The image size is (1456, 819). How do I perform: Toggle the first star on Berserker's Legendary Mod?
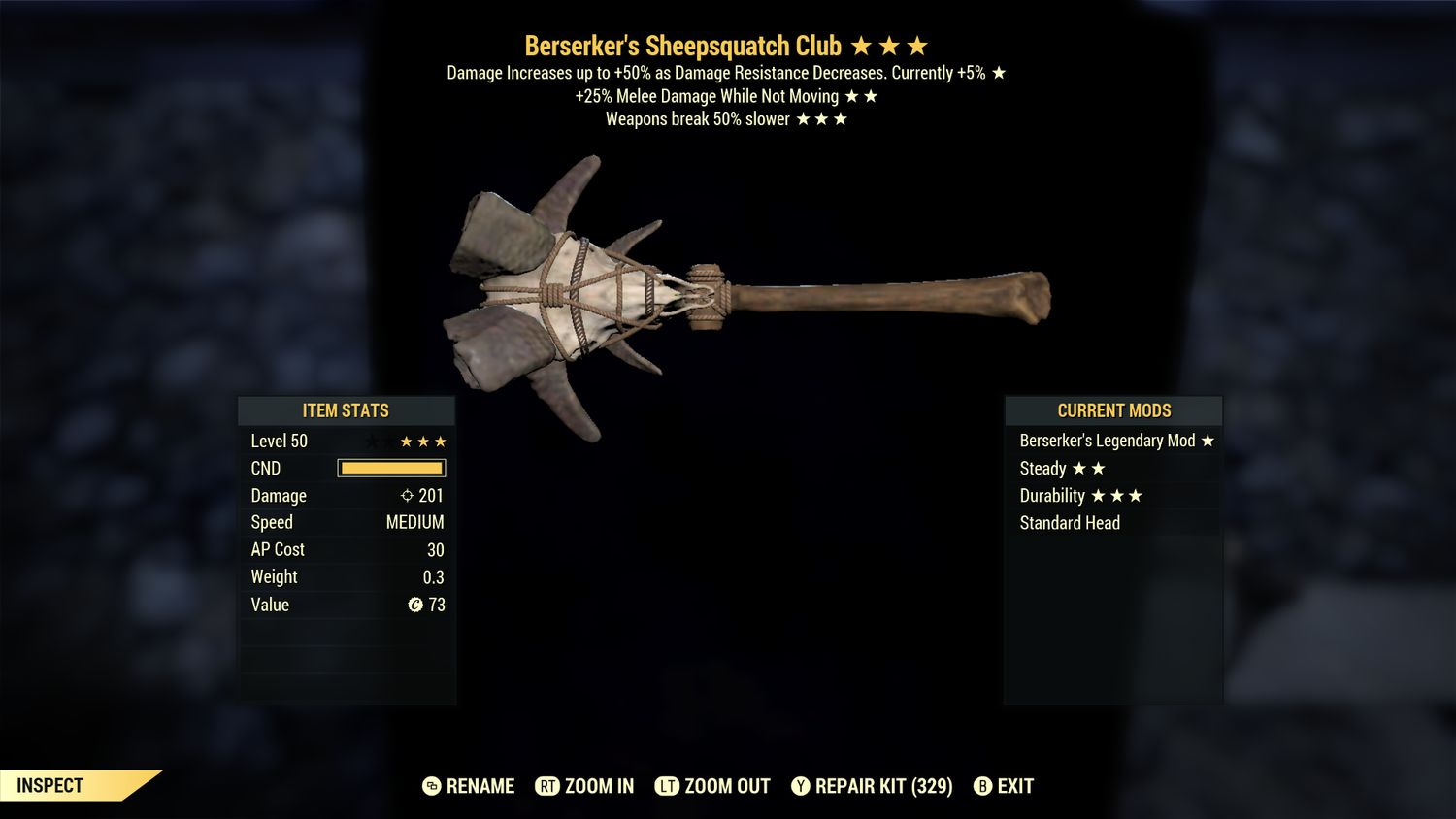tap(1207, 440)
